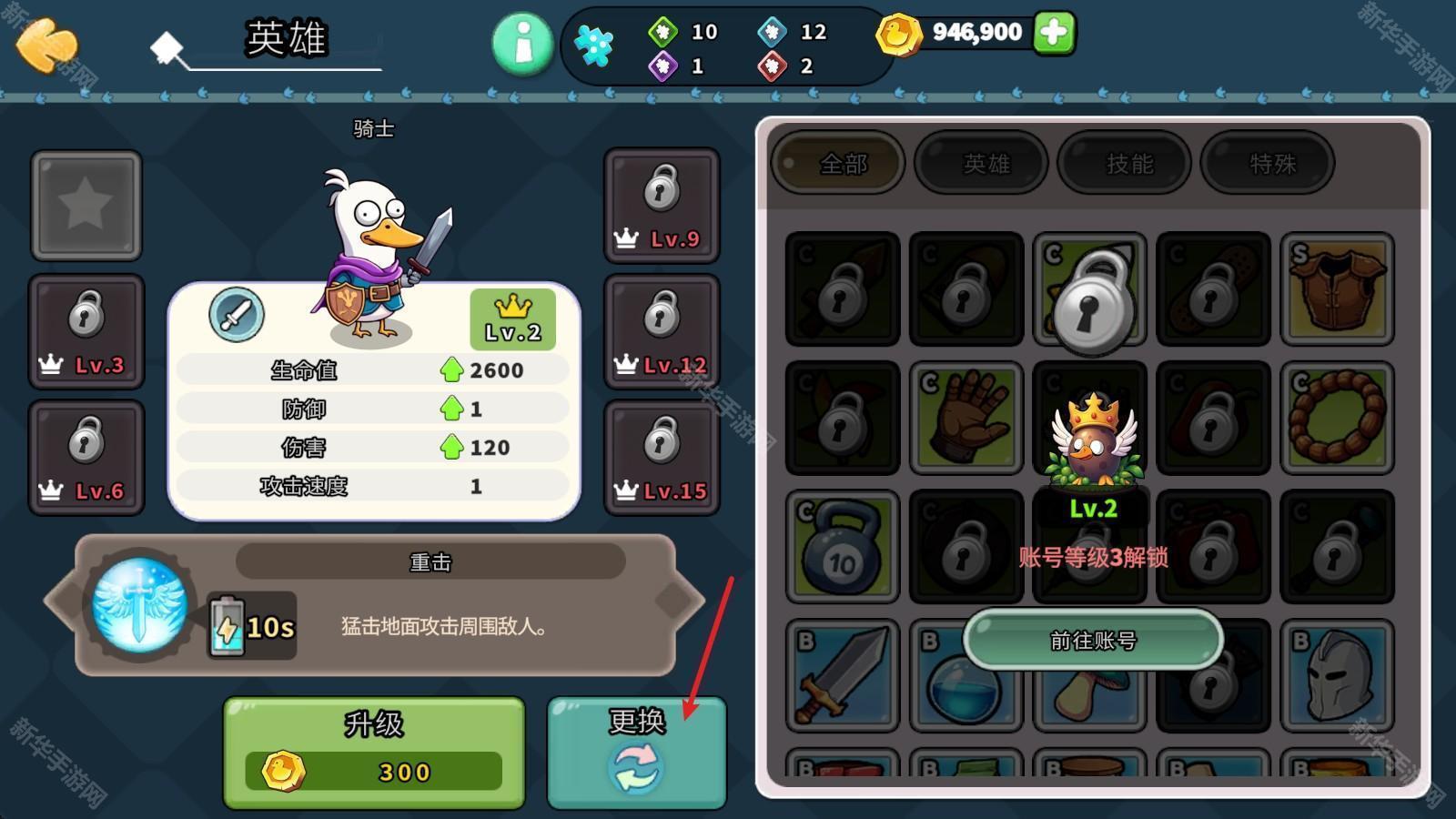The width and height of the screenshot is (1456, 819).
Task: Select the S-rank armor chest item
Action: click(1337, 289)
